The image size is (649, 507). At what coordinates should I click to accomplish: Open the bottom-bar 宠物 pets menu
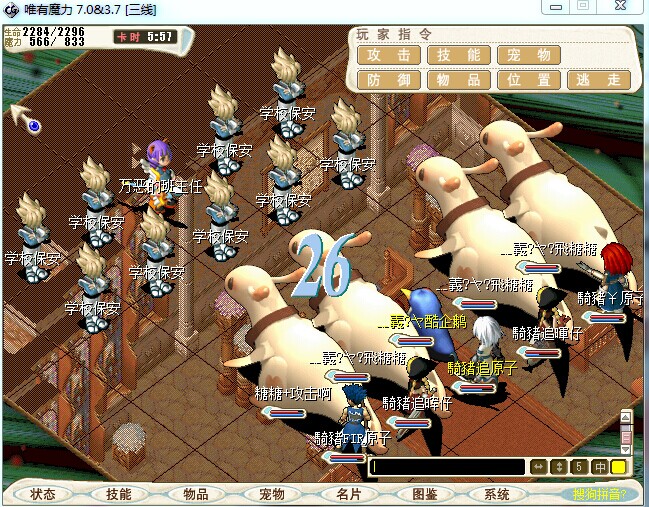point(271,494)
